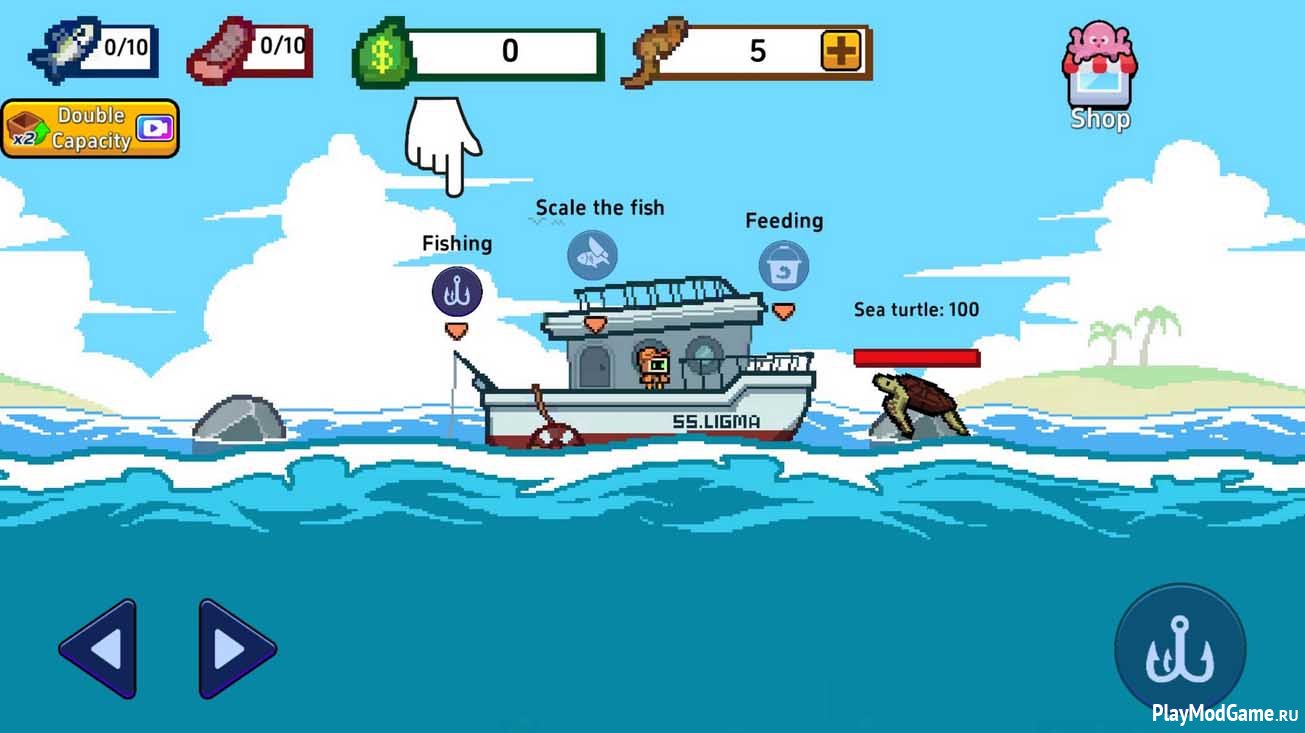The image size is (1305, 733).
Task: Select the Fishing station icon
Action: point(457,292)
